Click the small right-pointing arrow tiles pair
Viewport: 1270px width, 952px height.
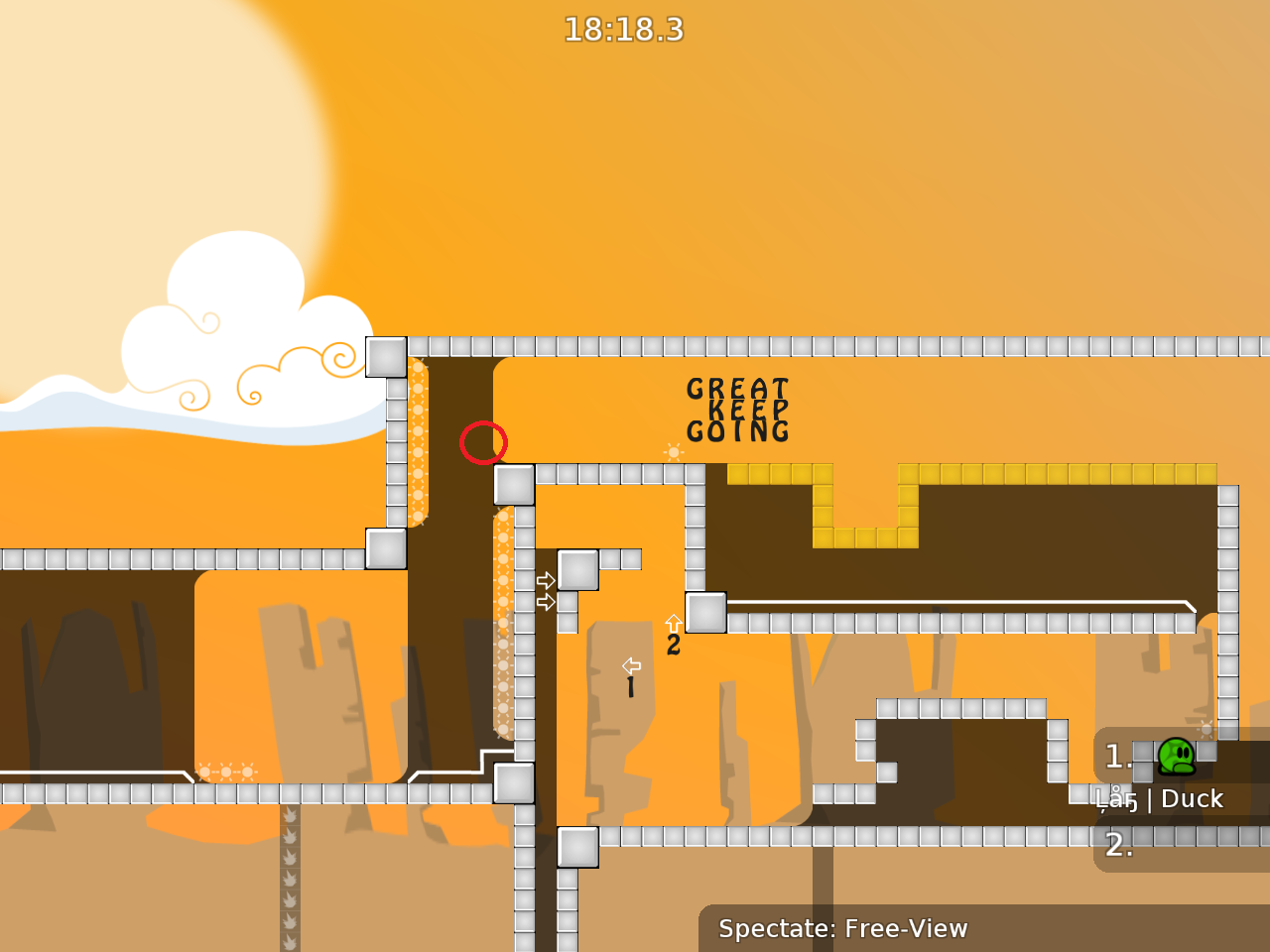[544, 590]
